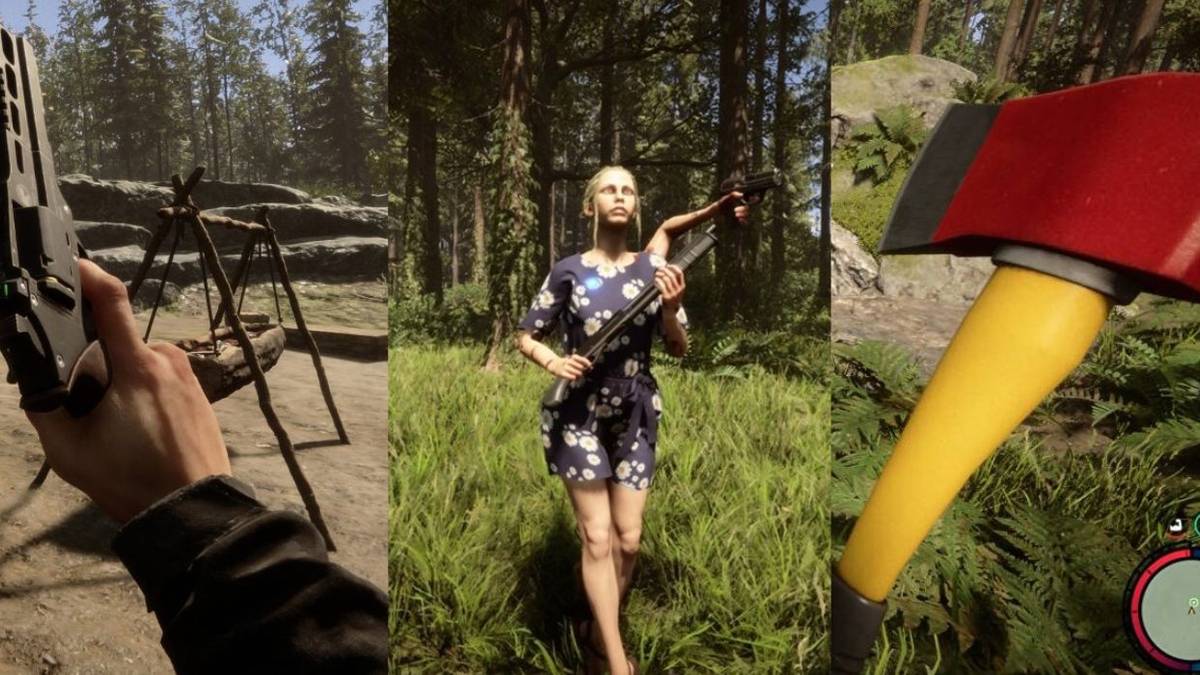Image resolution: width=1200 pixels, height=675 pixels.
Task: Select the green marker on the minimap
Action: [1191, 603]
